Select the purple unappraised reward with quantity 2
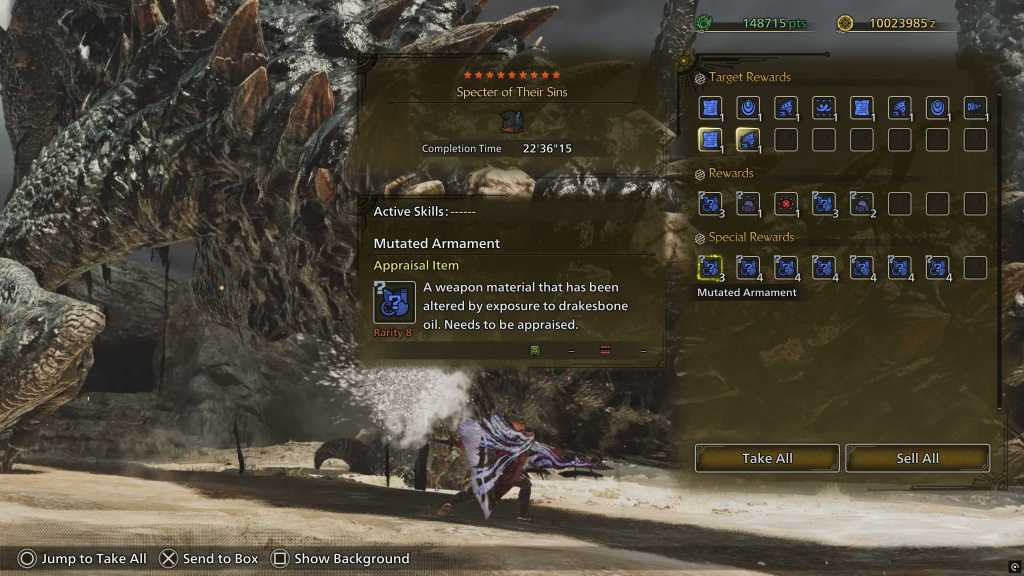 click(862, 204)
